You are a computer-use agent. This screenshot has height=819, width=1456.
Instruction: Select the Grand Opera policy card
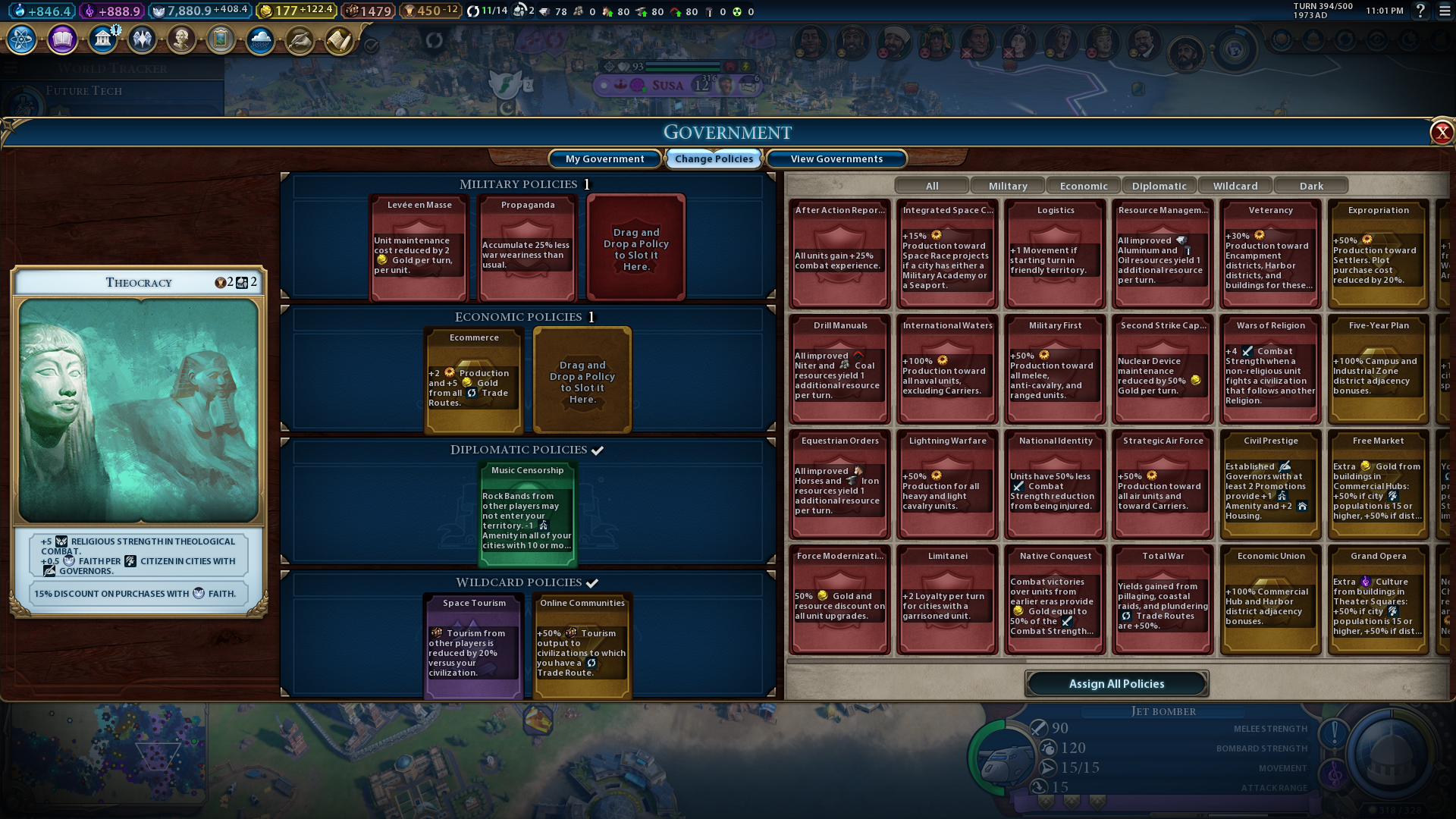[1378, 599]
